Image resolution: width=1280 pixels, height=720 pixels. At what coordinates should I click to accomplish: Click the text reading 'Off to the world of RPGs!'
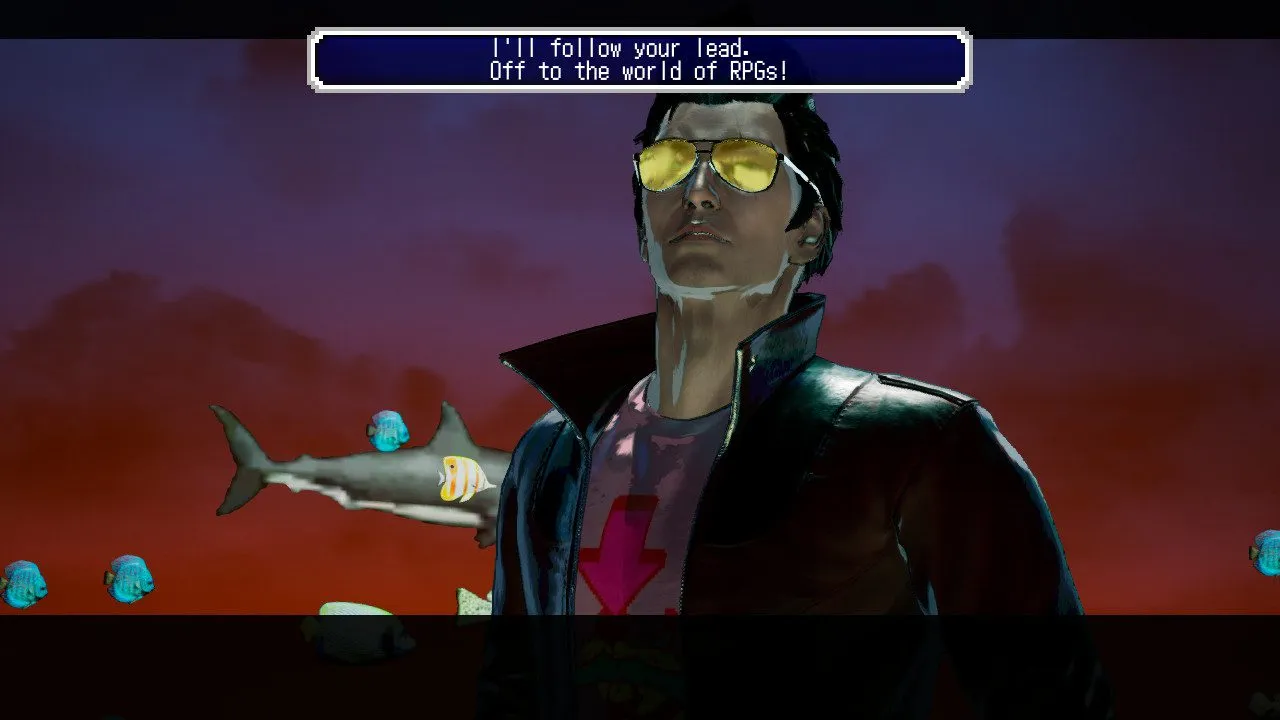pyautogui.click(x=640, y=71)
